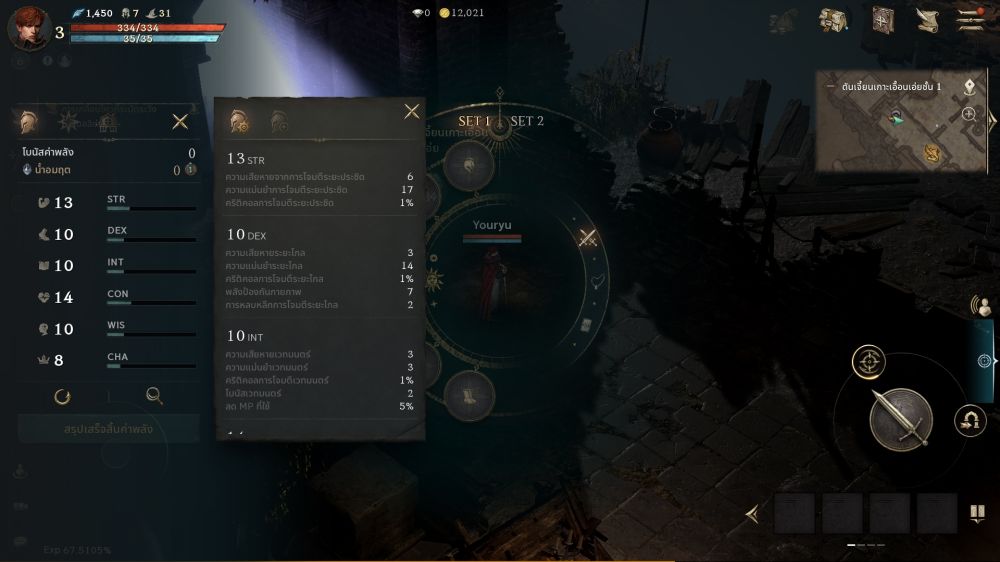Switch to equipment SET 1
This screenshot has height=562, width=1000.
[474, 121]
